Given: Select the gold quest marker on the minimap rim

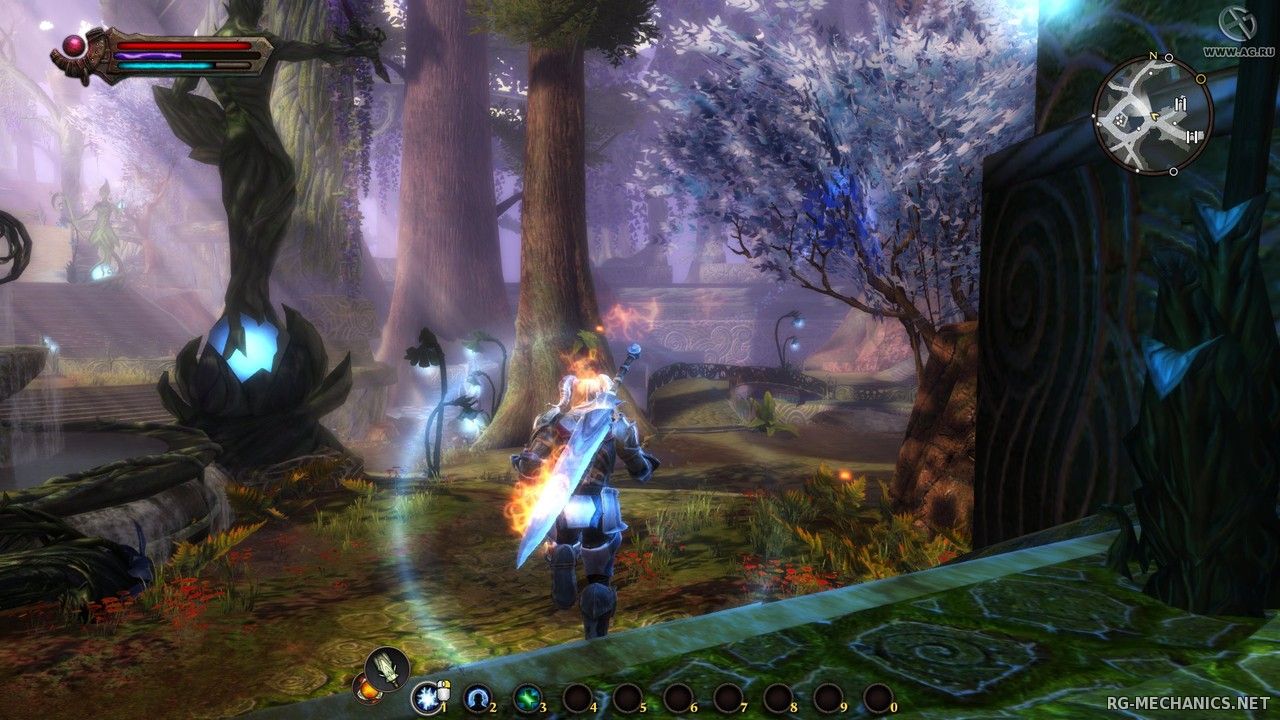Looking at the screenshot, I should click(x=1202, y=78).
